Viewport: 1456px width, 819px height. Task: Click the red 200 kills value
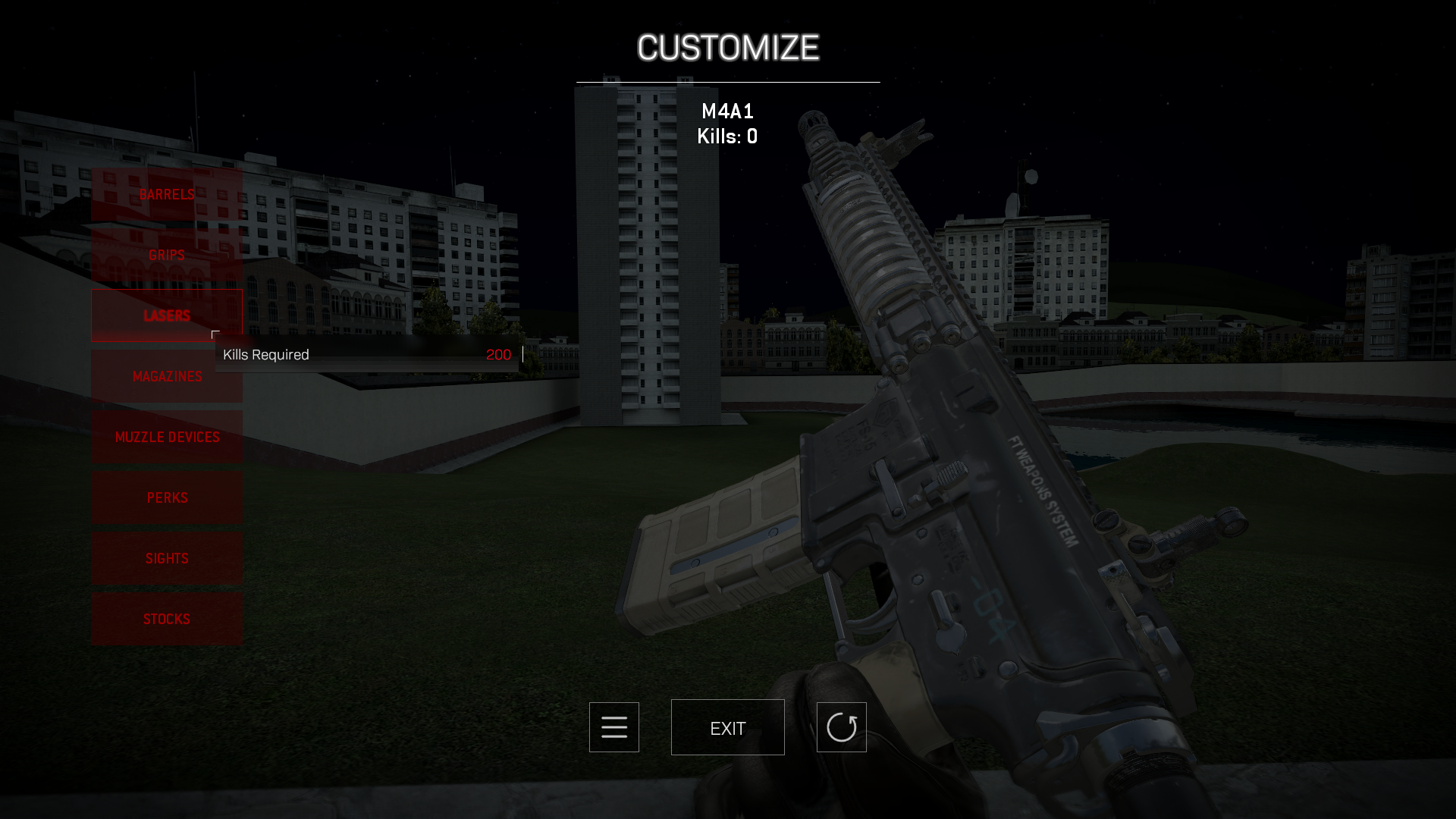pos(499,354)
